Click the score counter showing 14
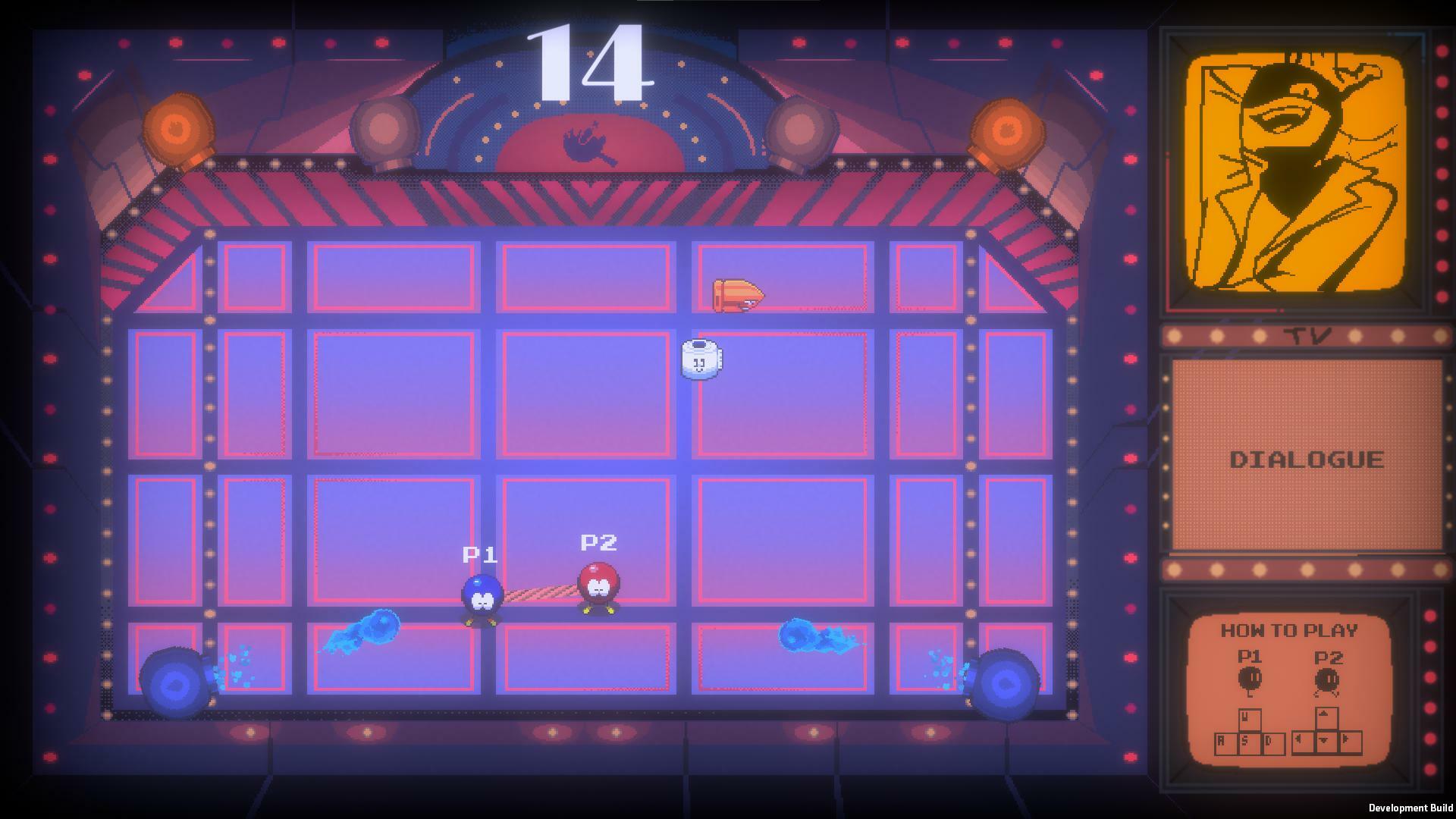Screen dimensions: 1456x819 589,61
